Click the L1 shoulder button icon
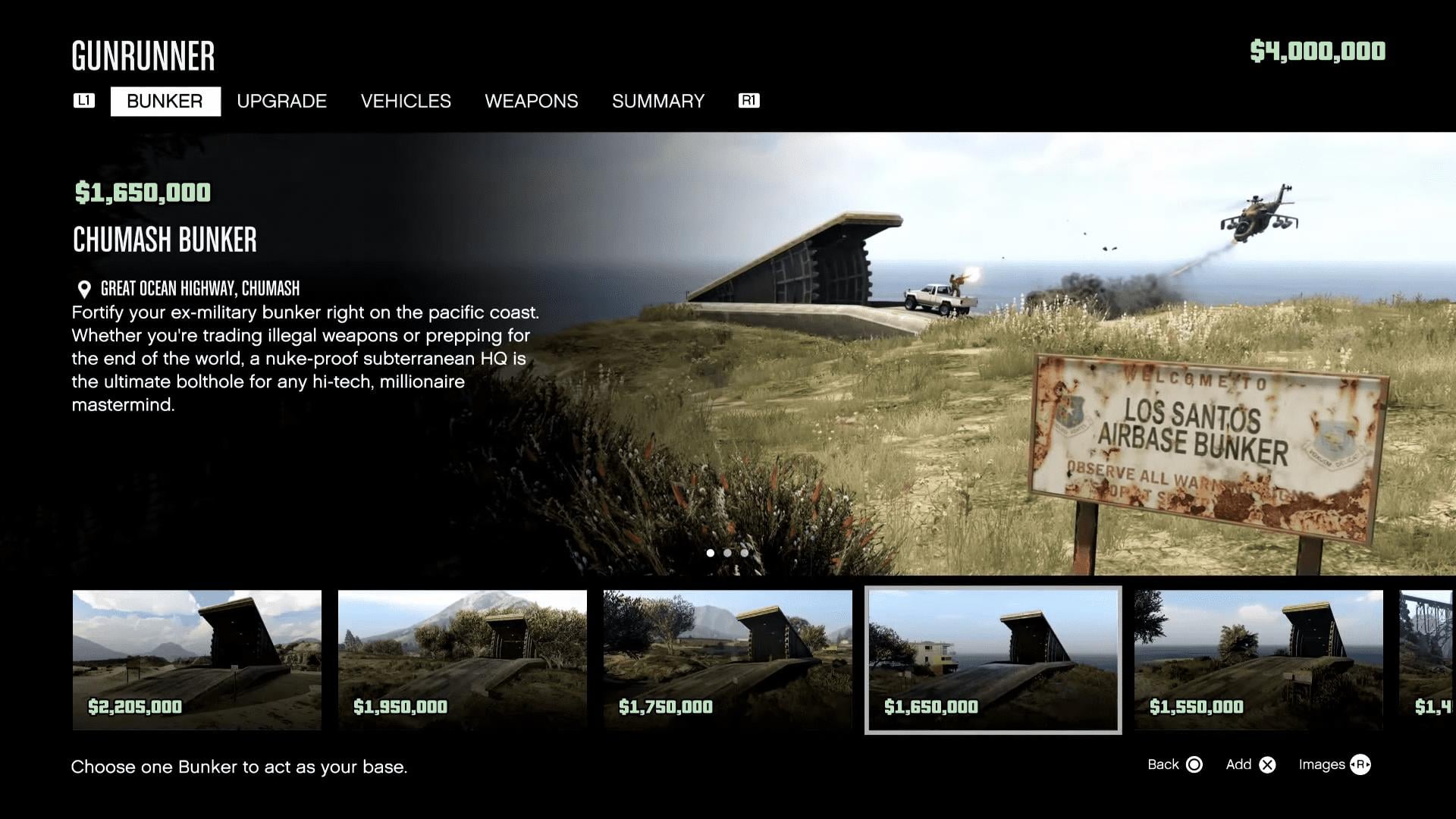This screenshot has height=819, width=1456. [x=84, y=101]
